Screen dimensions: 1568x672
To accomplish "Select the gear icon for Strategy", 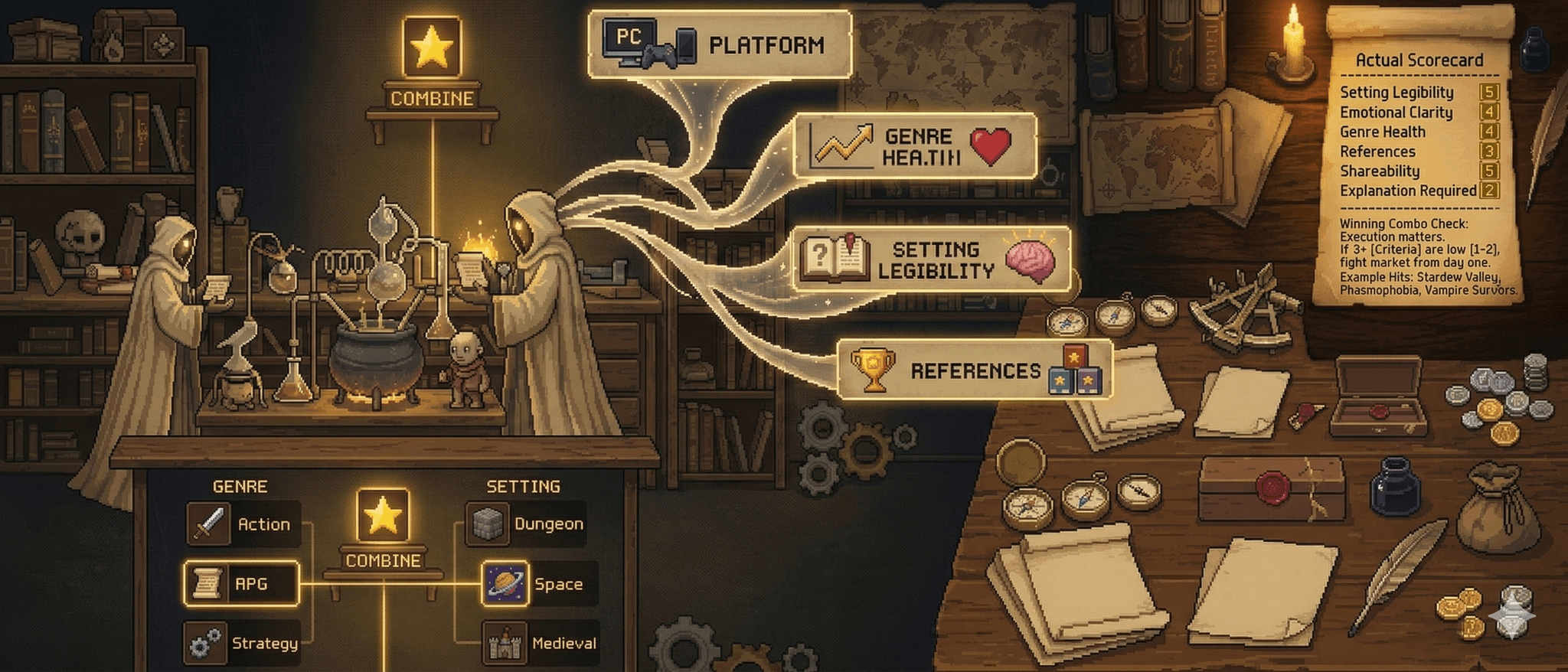I will coord(207,644).
